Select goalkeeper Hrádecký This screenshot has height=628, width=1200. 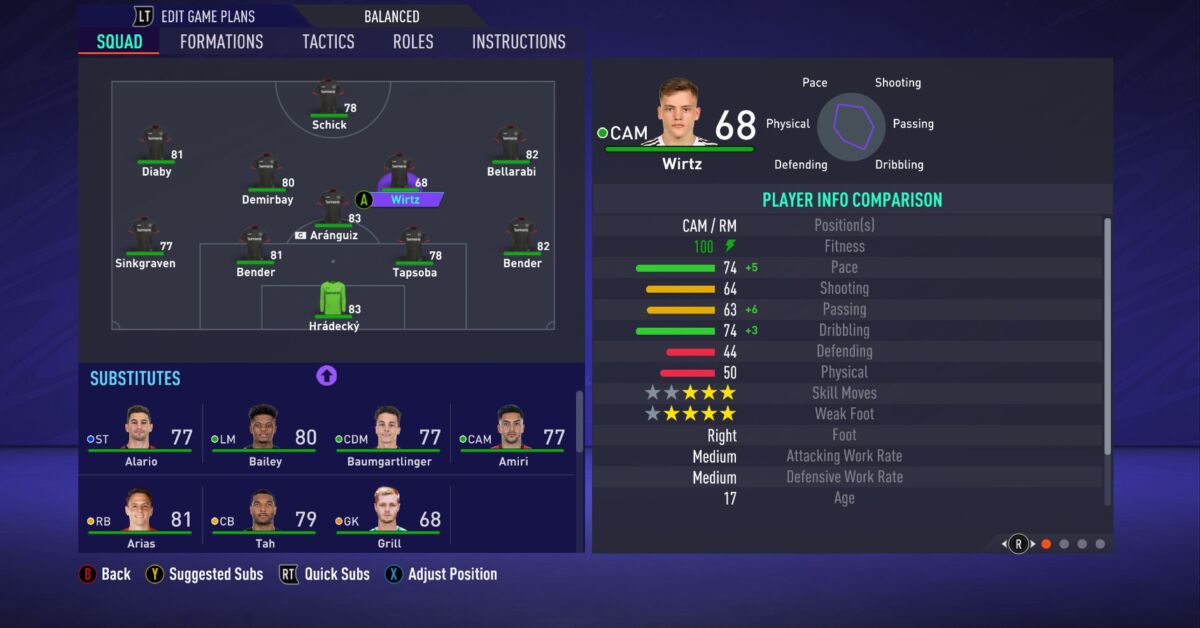click(333, 303)
